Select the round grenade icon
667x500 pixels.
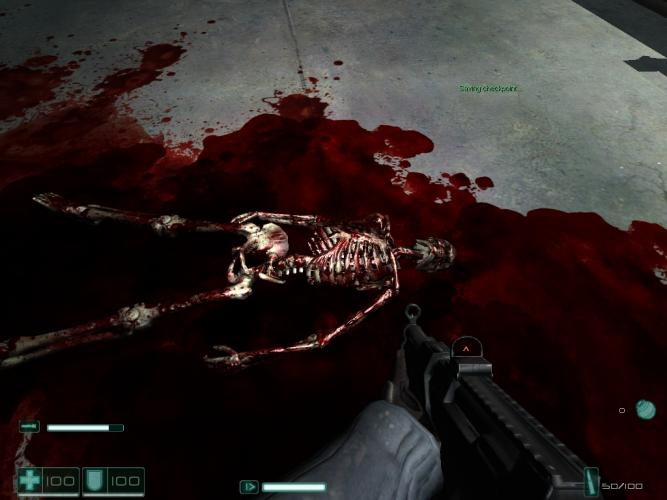(x=646, y=408)
